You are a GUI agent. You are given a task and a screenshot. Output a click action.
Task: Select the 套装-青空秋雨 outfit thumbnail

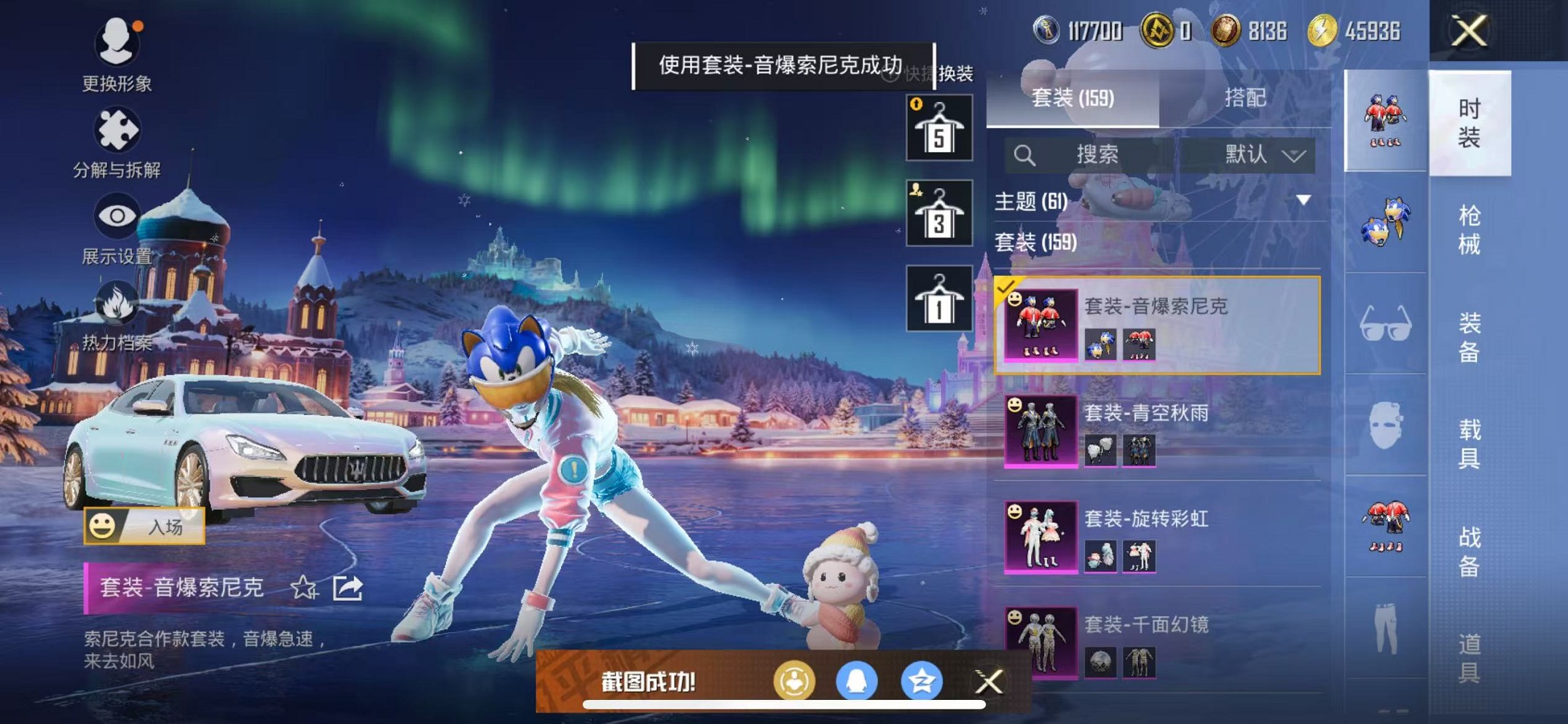tap(1041, 431)
